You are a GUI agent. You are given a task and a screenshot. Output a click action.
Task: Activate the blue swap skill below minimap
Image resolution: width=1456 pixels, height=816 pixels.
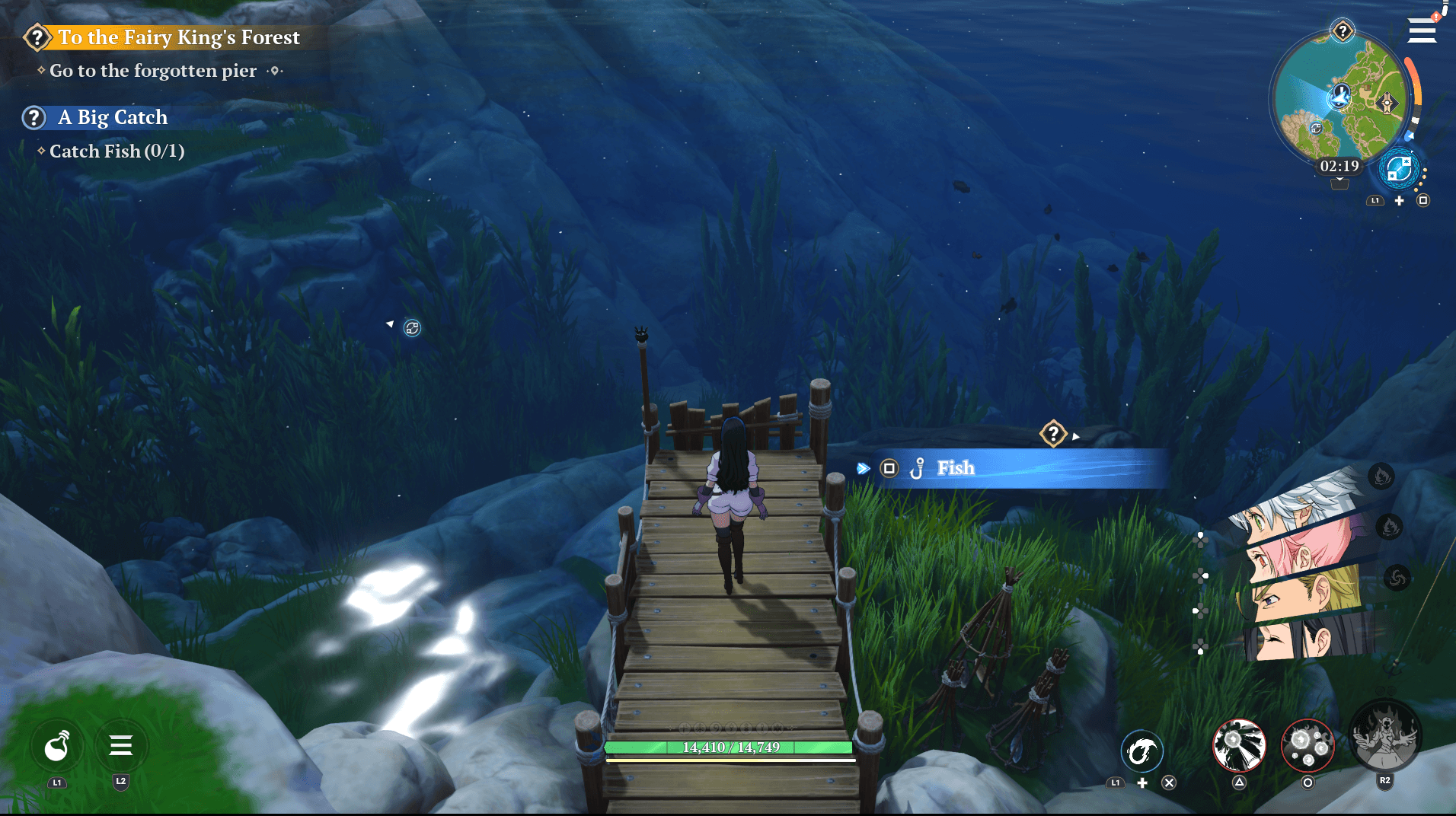point(1399,169)
